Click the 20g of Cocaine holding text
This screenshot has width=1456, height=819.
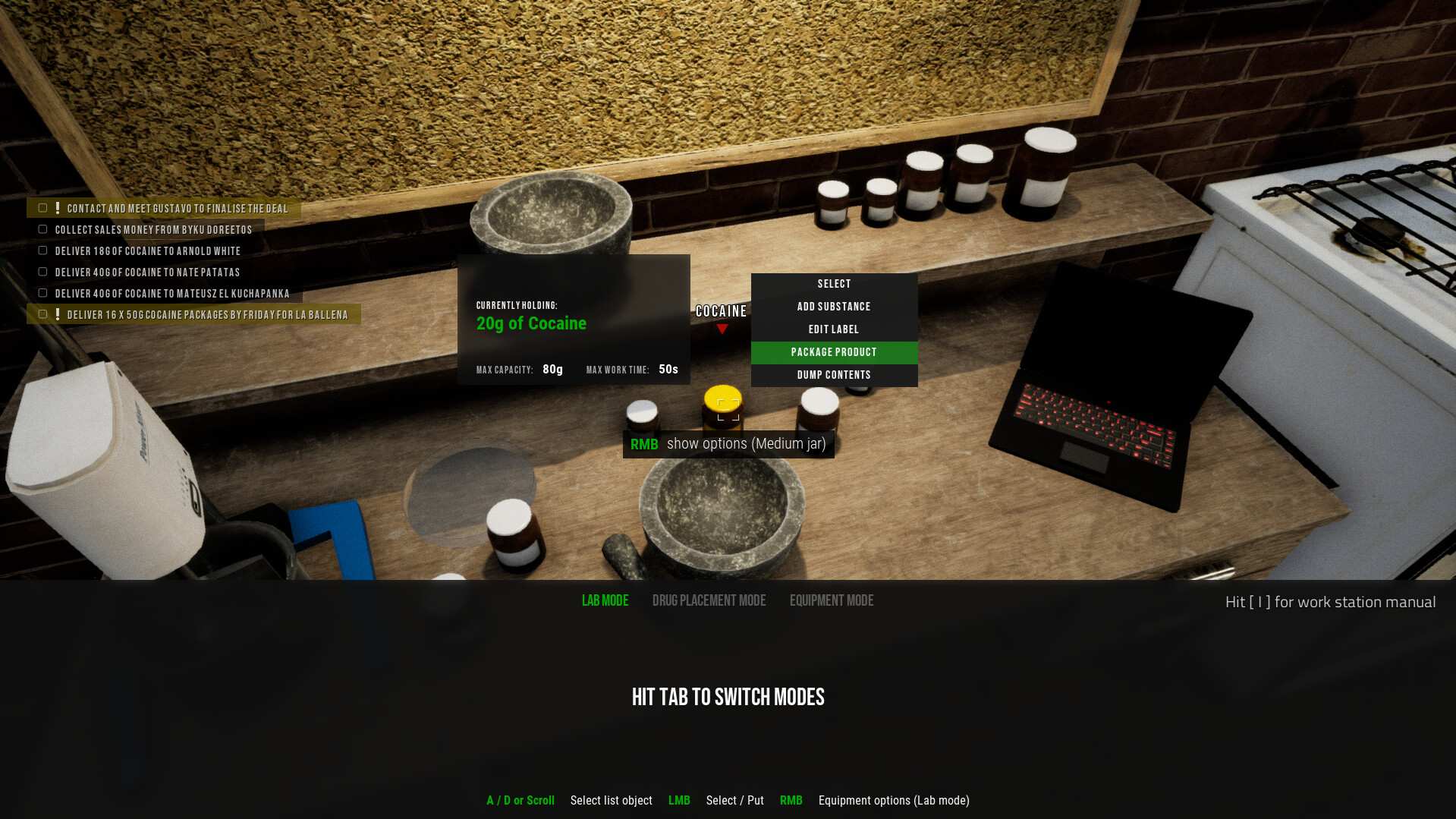(x=530, y=323)
